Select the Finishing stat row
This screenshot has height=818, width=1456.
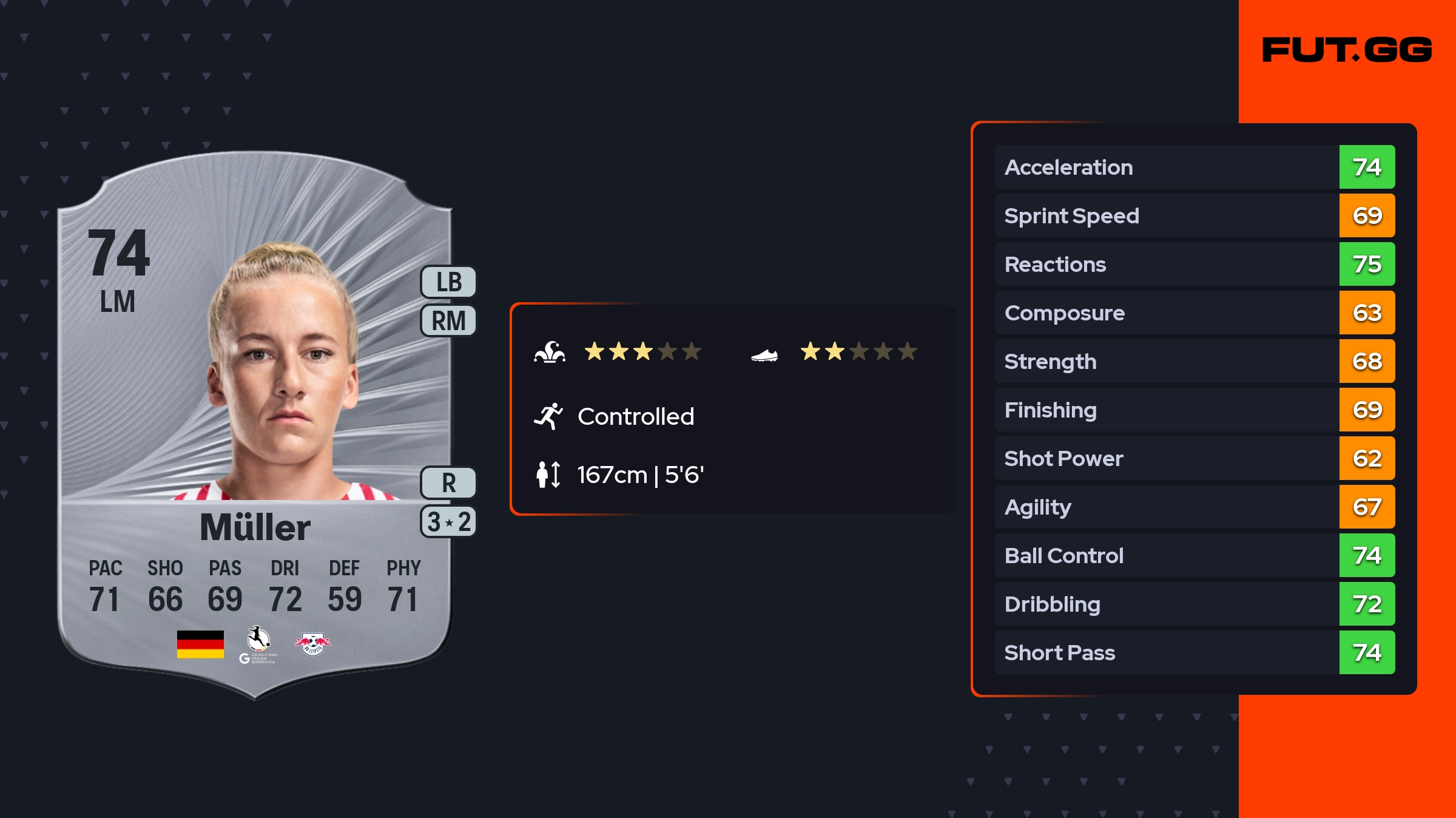tap(1194, 410)
